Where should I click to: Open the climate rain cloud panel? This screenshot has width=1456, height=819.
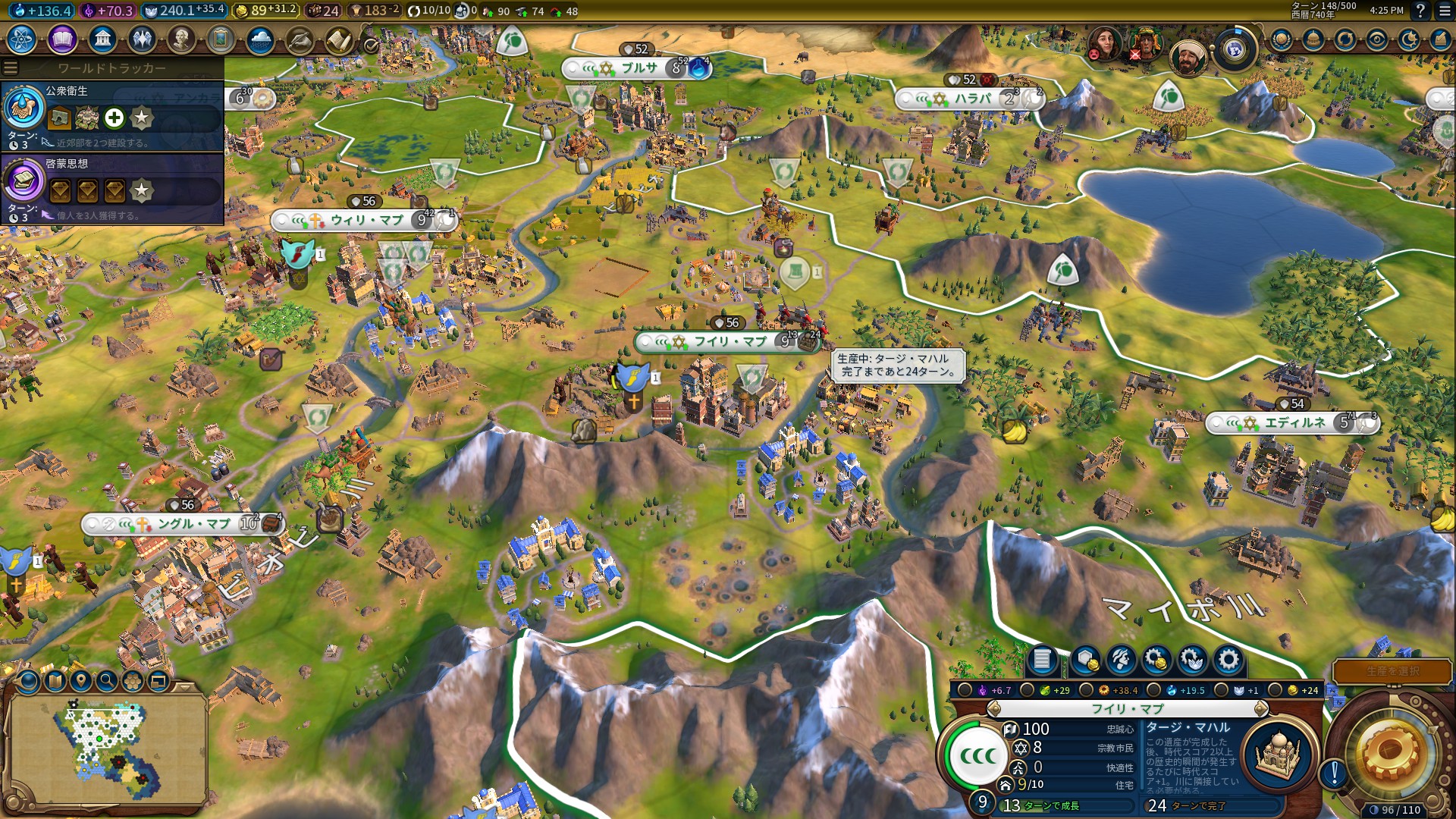(260, 39)
